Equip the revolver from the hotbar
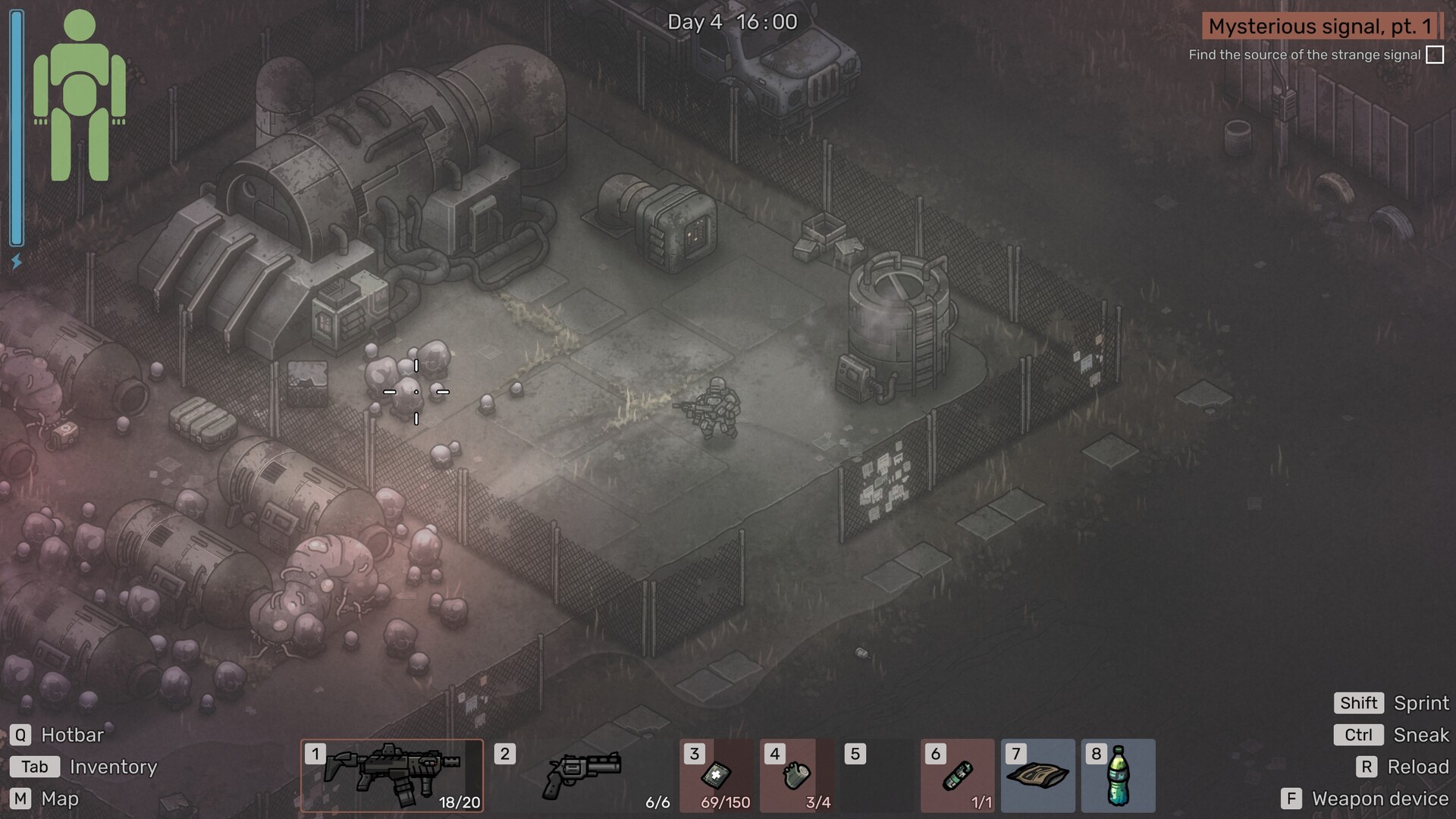The image size is (1456, 819). [x=582, y=775]
